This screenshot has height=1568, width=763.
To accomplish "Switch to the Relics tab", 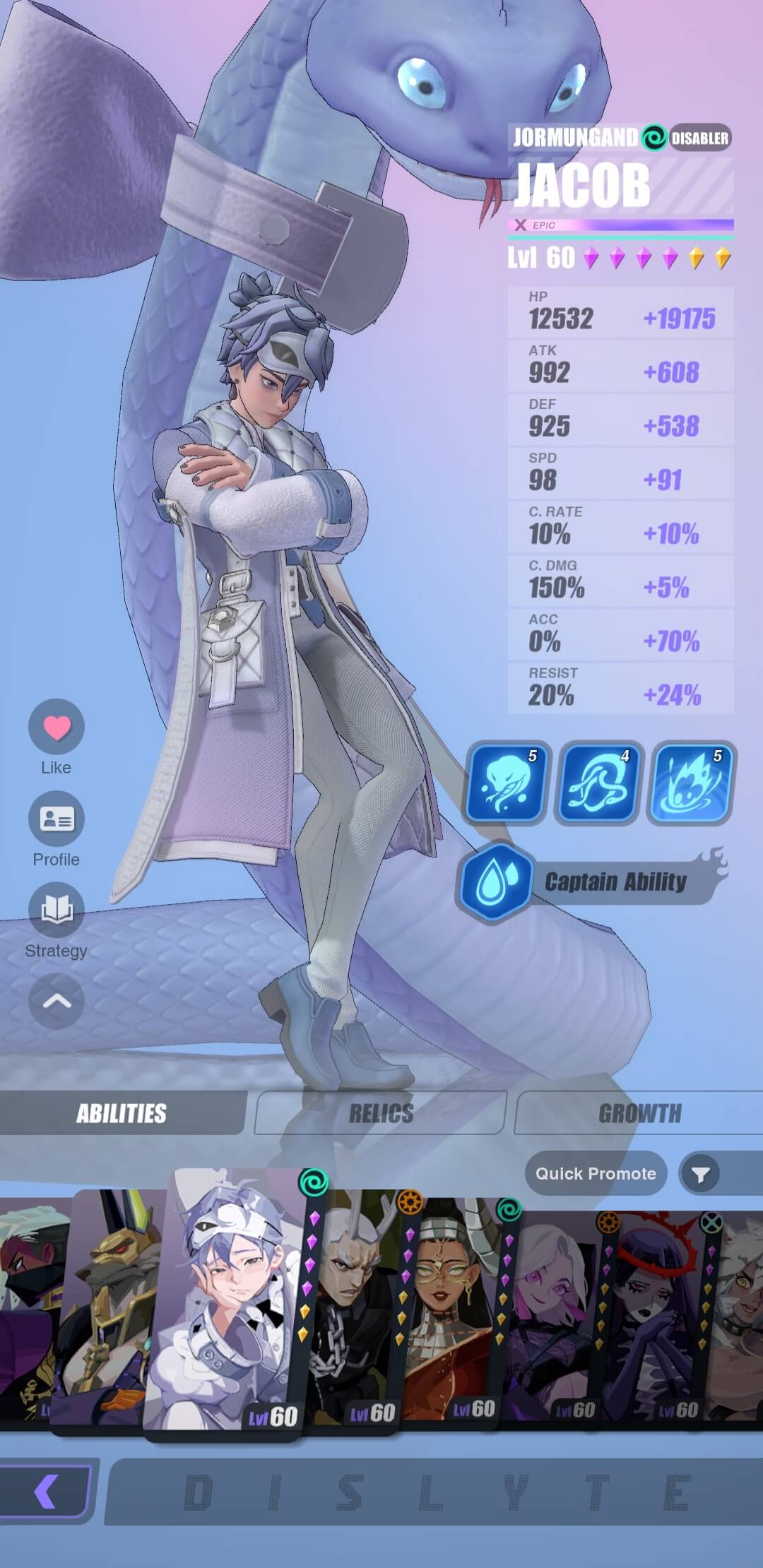I will (x=381, y=1114).
